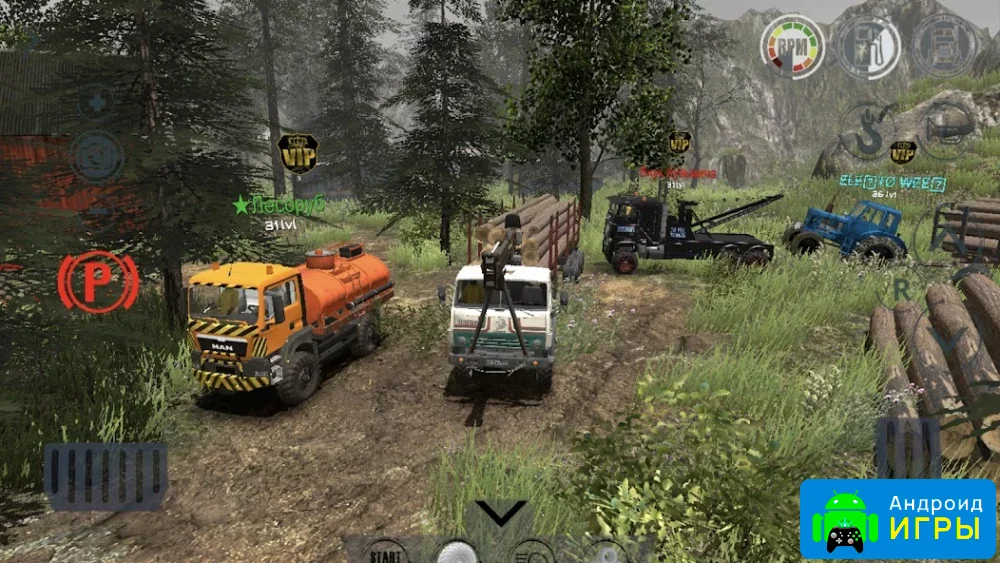Viewport: 1000px width, 563px height.
Task: Tap the minus button below the wheel icon
Action: pyautogui.click(x=97, y=211)
